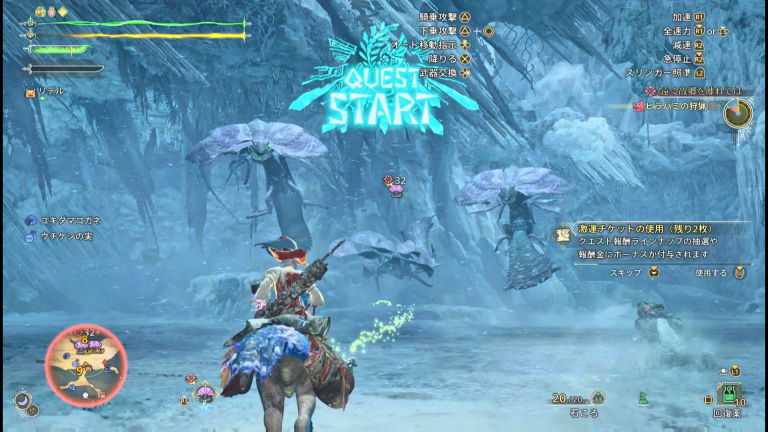Click the purple monster target icon
Viewport: 768px width, 432px height.
(396, 187)
